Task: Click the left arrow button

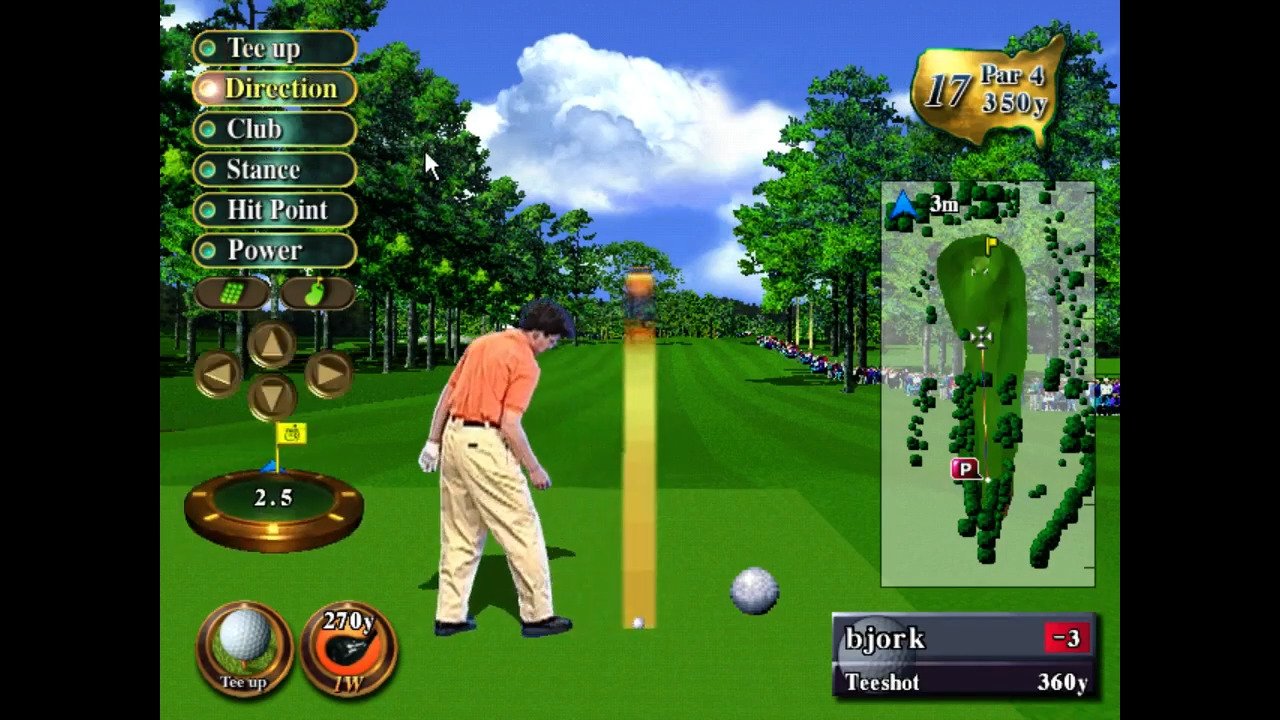Action: 218,374
